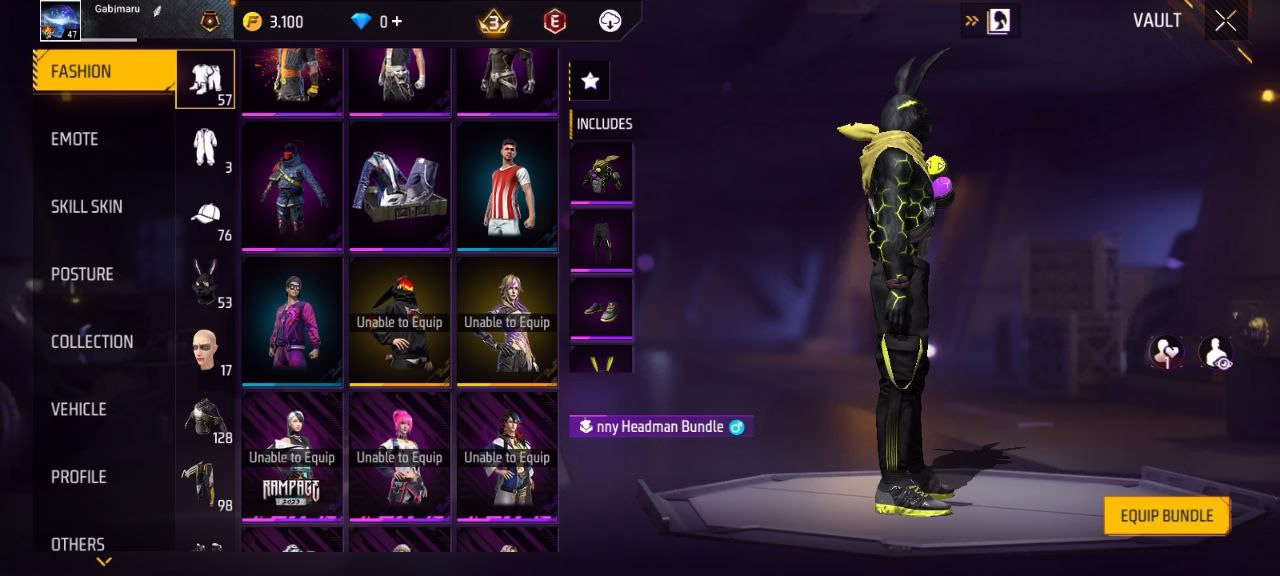1280x576 pixels.
Task: Open the bunny mask subcategory
Action: 206,284
